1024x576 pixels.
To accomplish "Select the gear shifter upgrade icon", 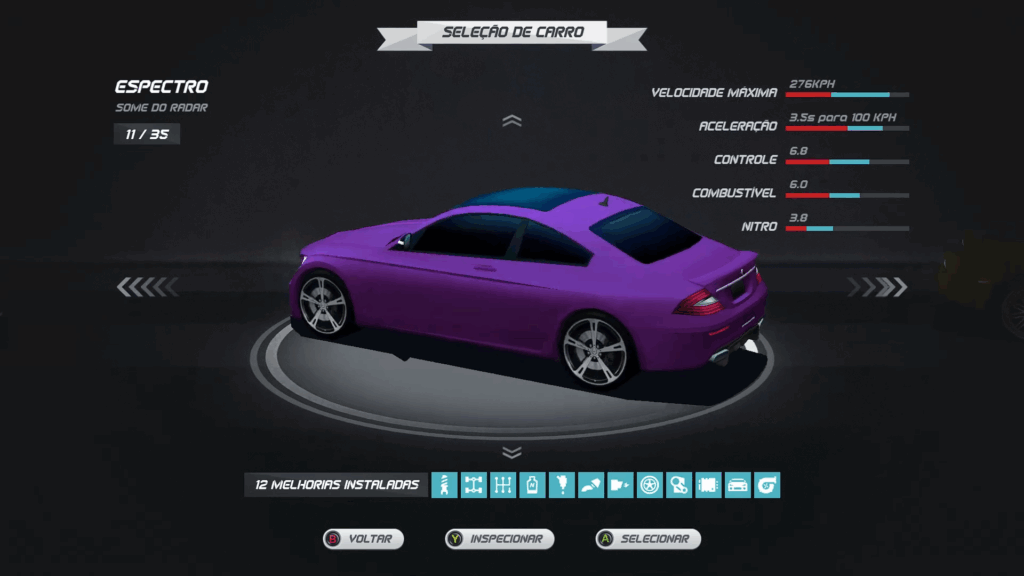I will pyautogui.click(x=503, y=486).
